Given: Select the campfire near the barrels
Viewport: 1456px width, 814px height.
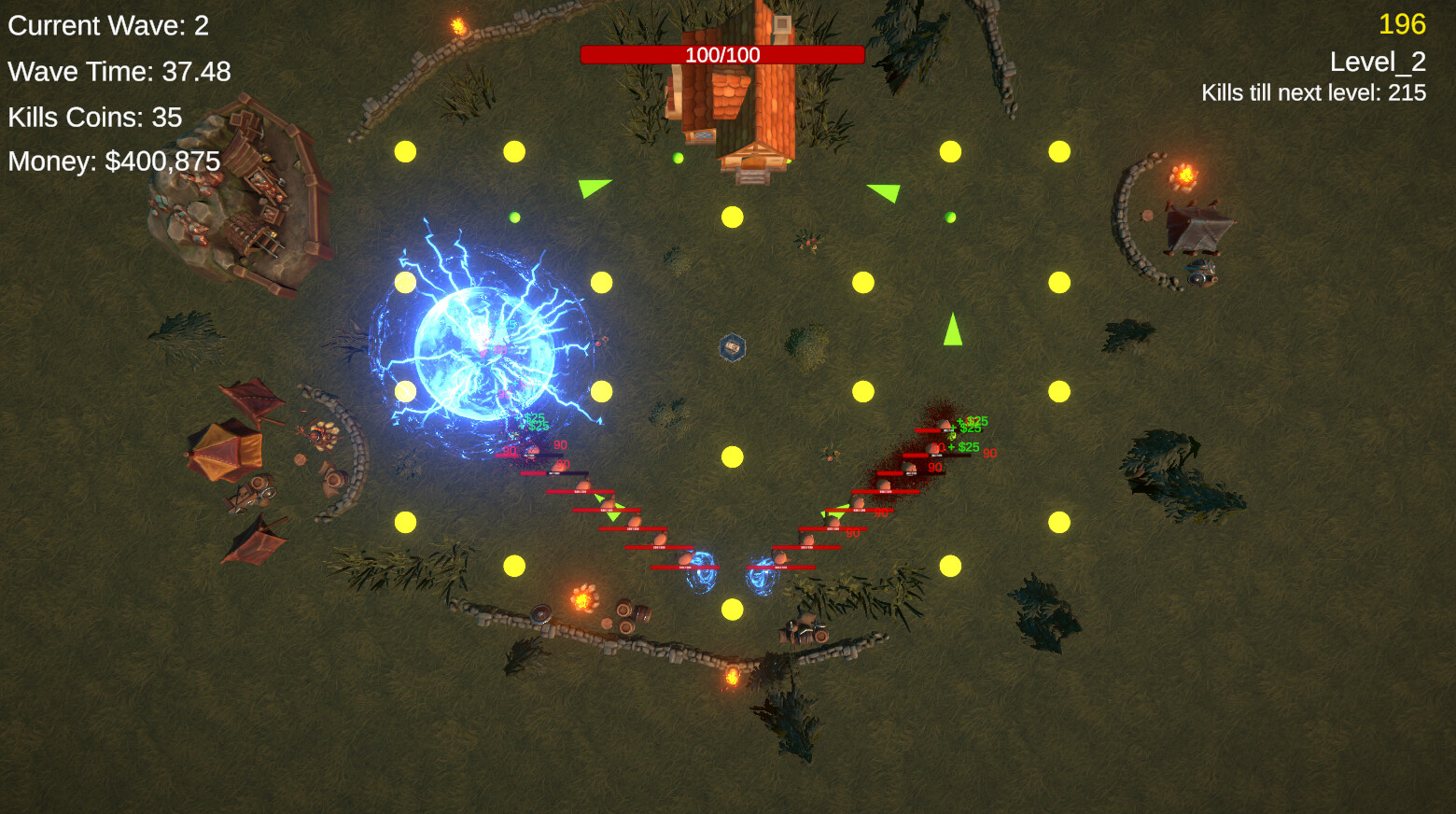Looking at the screenshot, I should [x=583, y=598].
